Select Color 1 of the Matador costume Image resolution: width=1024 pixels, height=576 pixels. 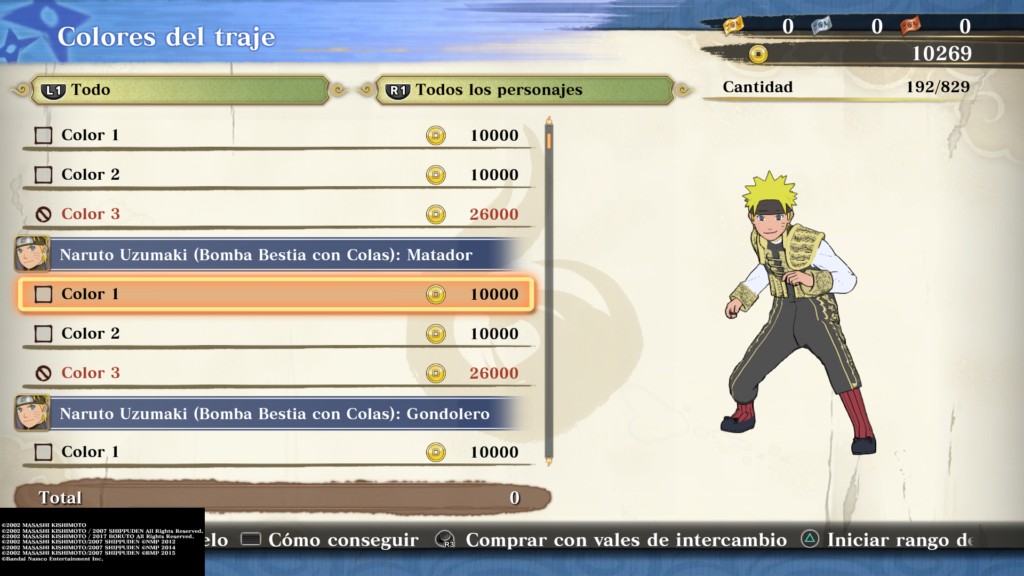275,294
